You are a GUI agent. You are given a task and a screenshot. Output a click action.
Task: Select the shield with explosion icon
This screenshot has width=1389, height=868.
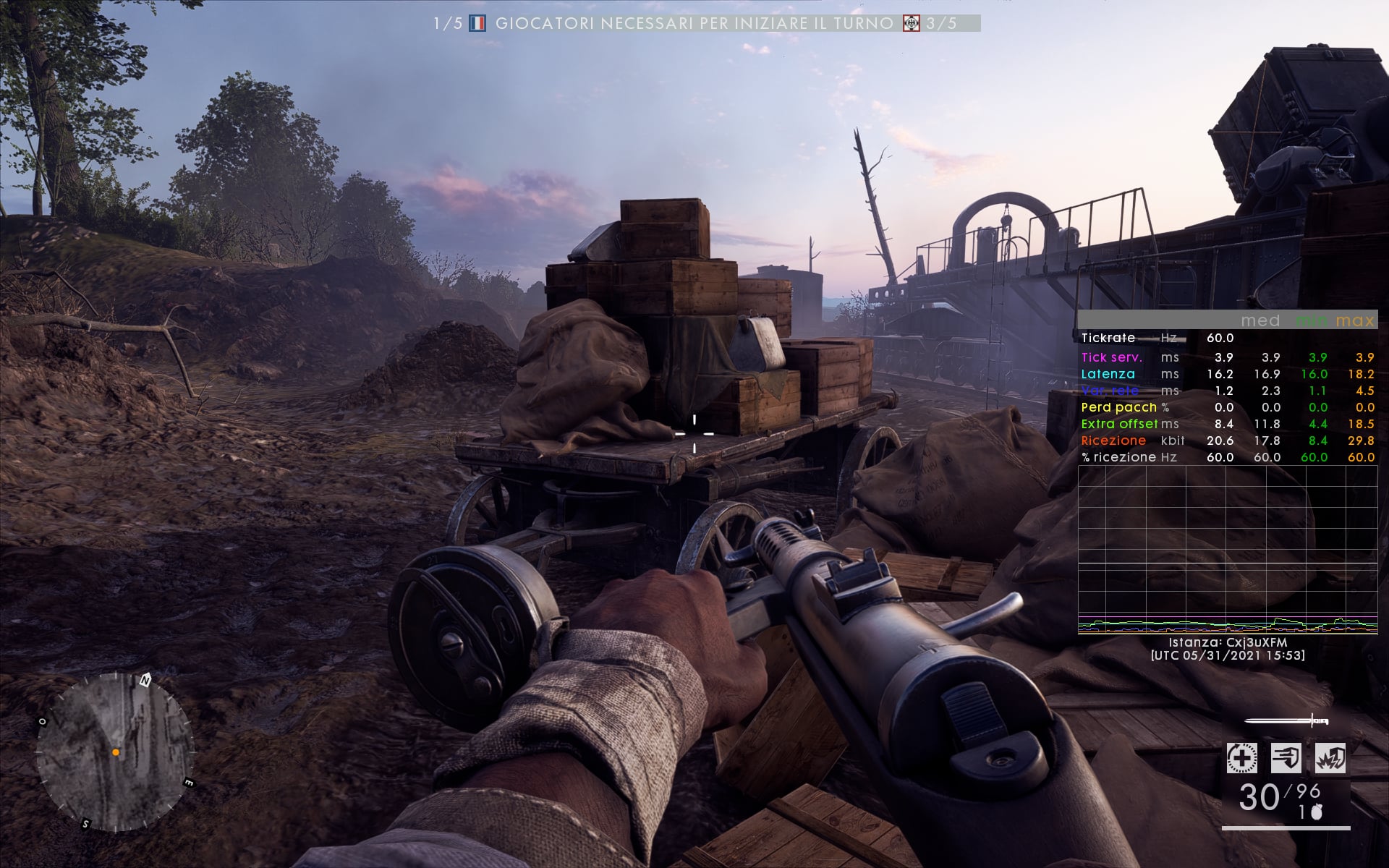[x=1330, y=759]
